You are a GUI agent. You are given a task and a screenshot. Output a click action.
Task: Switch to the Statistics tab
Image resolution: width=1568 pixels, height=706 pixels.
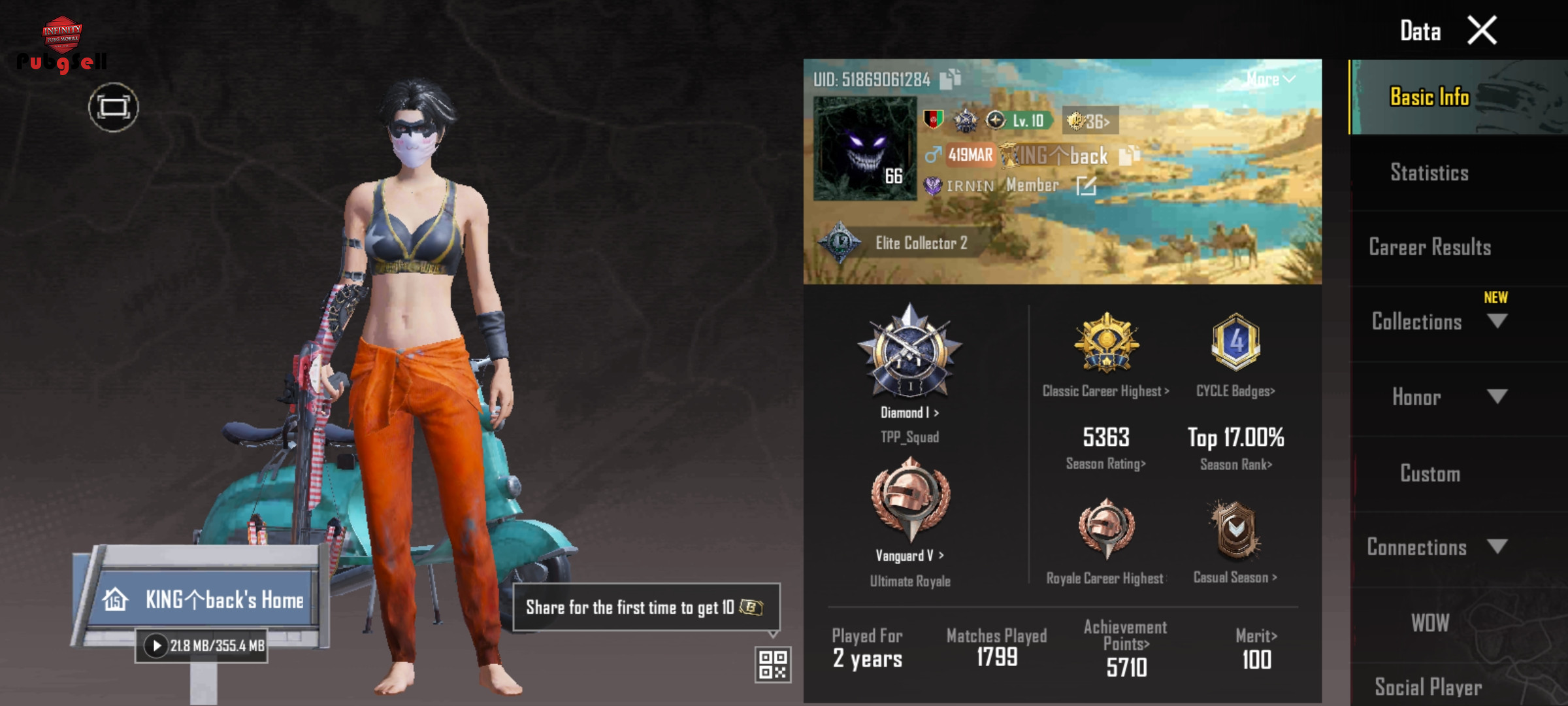(1429, 173)
